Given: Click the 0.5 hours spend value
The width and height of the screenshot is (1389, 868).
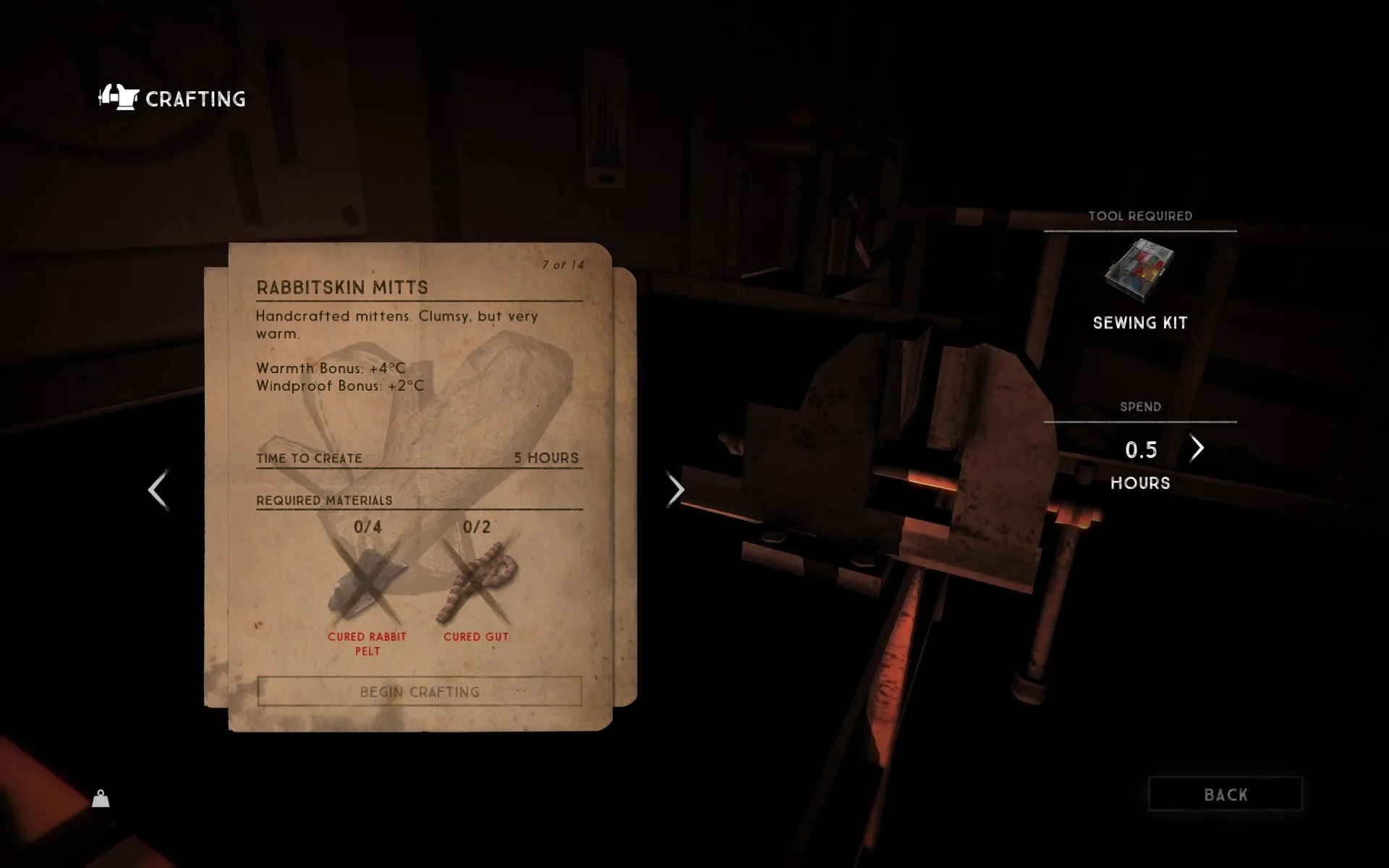Looking at the screenshot, I should [1140, 450].
